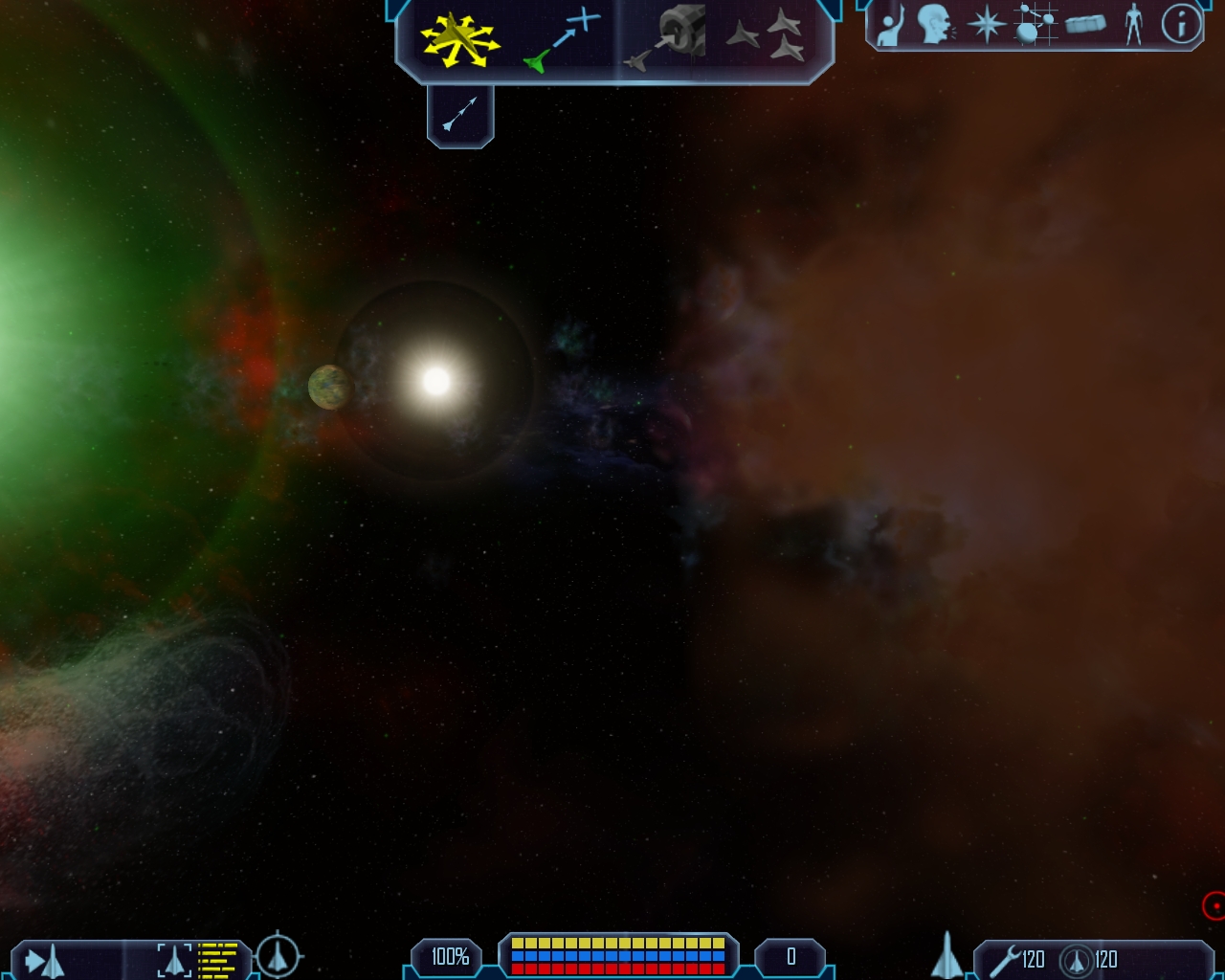Show the eight-pointed star panel
Screen dimensions: 1225x980
click(x=986, y=25)
